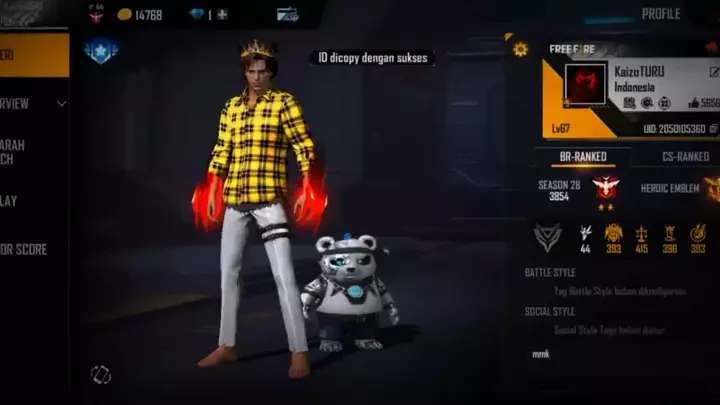
Task: Click the Heroic rank emblem in season row
Action: click(x=605, y=188)
